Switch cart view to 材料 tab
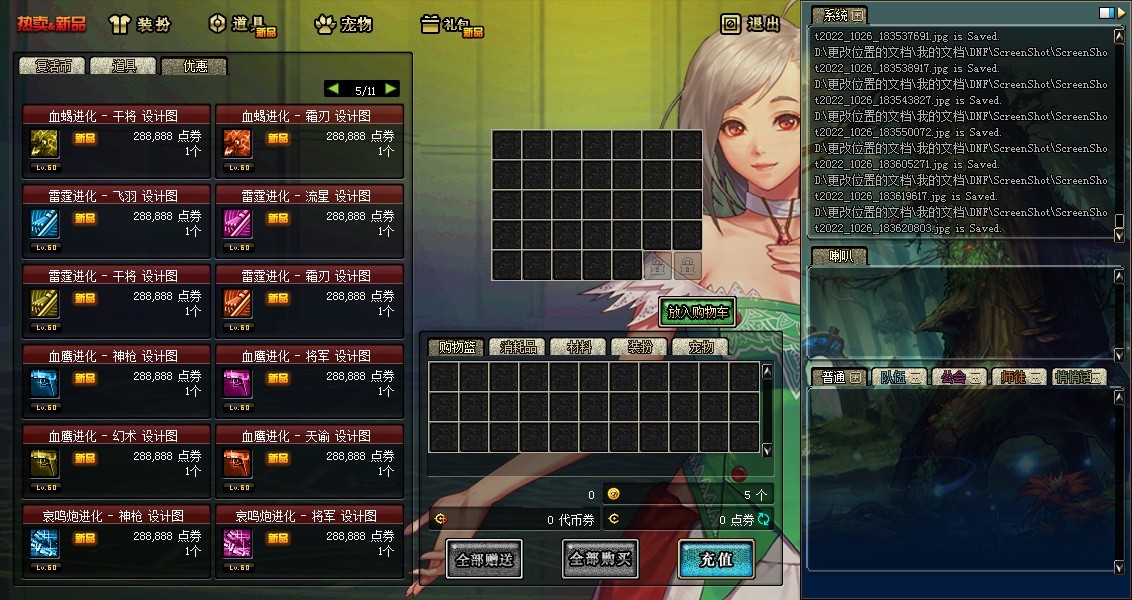Image resolution: width=1132 pixels, height=600 pixels. [x=579, y=348]
